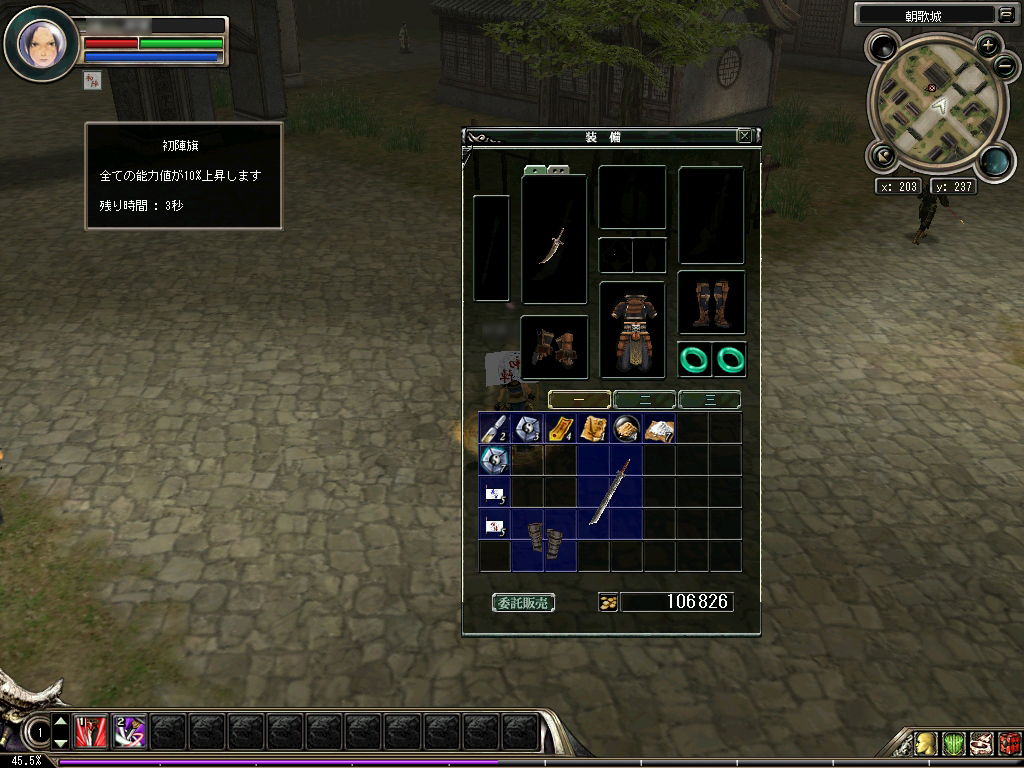Image resolution: width=1024 pixels, height=768 pixels.
Task: Select inventory tab 一
Action: pos(579,400)
